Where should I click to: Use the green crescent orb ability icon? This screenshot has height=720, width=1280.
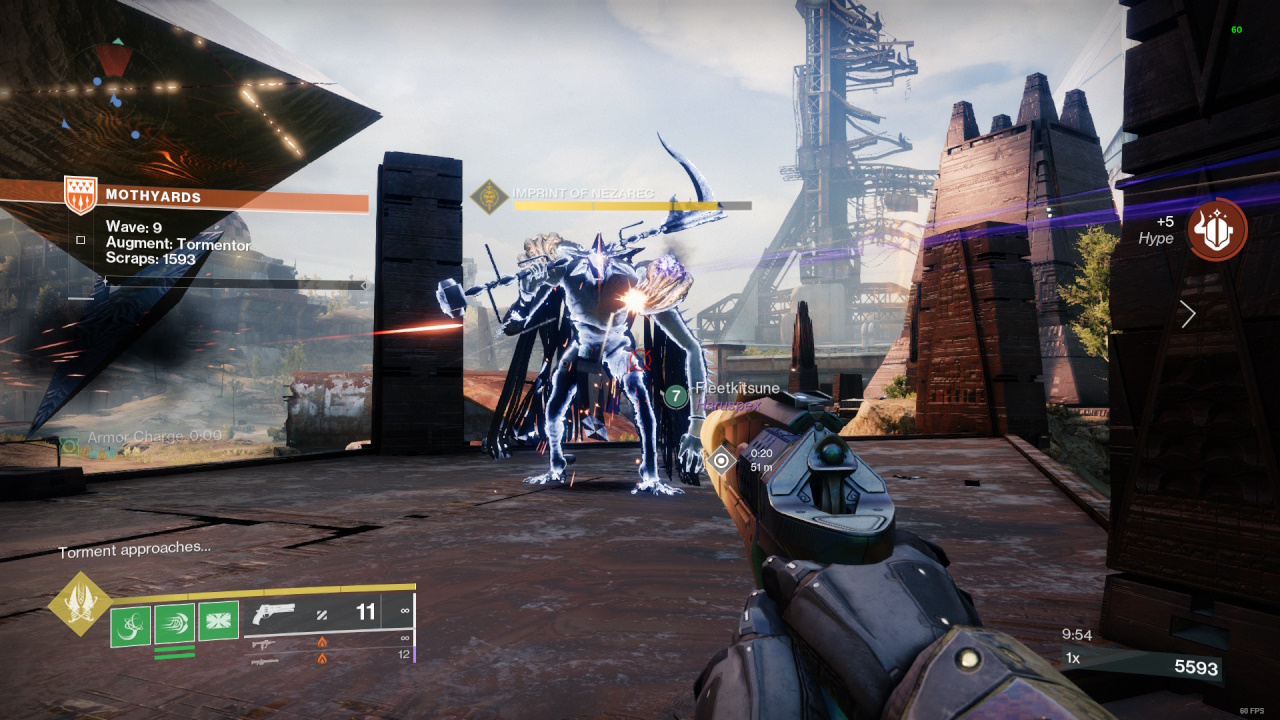click(130, 625)
